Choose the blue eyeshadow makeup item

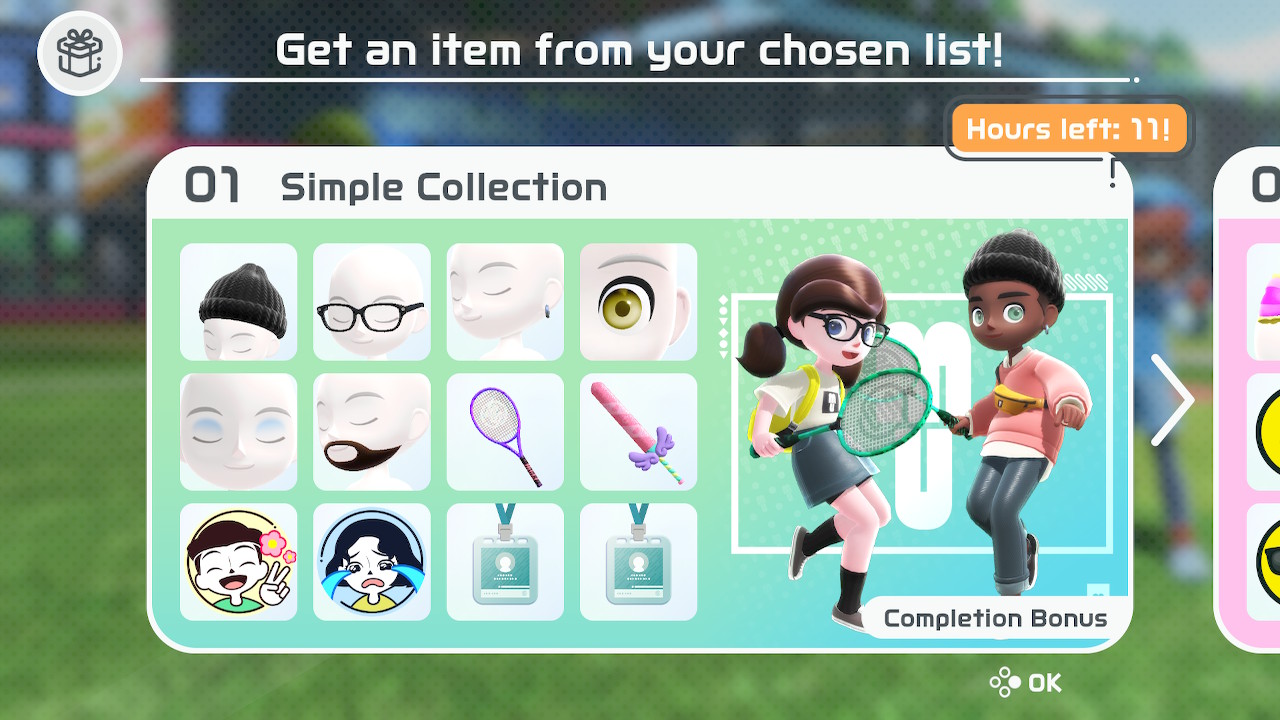point(238,432)
